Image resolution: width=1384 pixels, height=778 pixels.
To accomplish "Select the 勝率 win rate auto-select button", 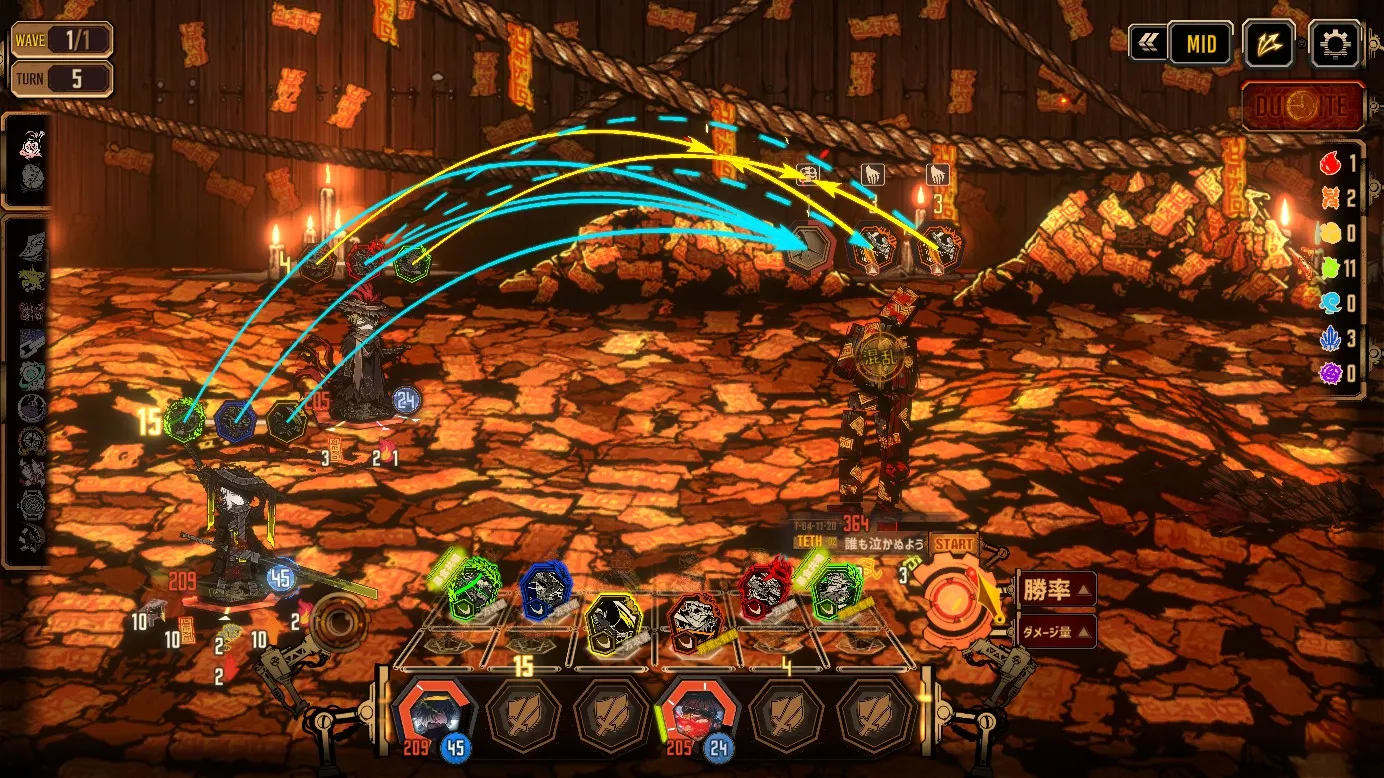I will 1056,590.
